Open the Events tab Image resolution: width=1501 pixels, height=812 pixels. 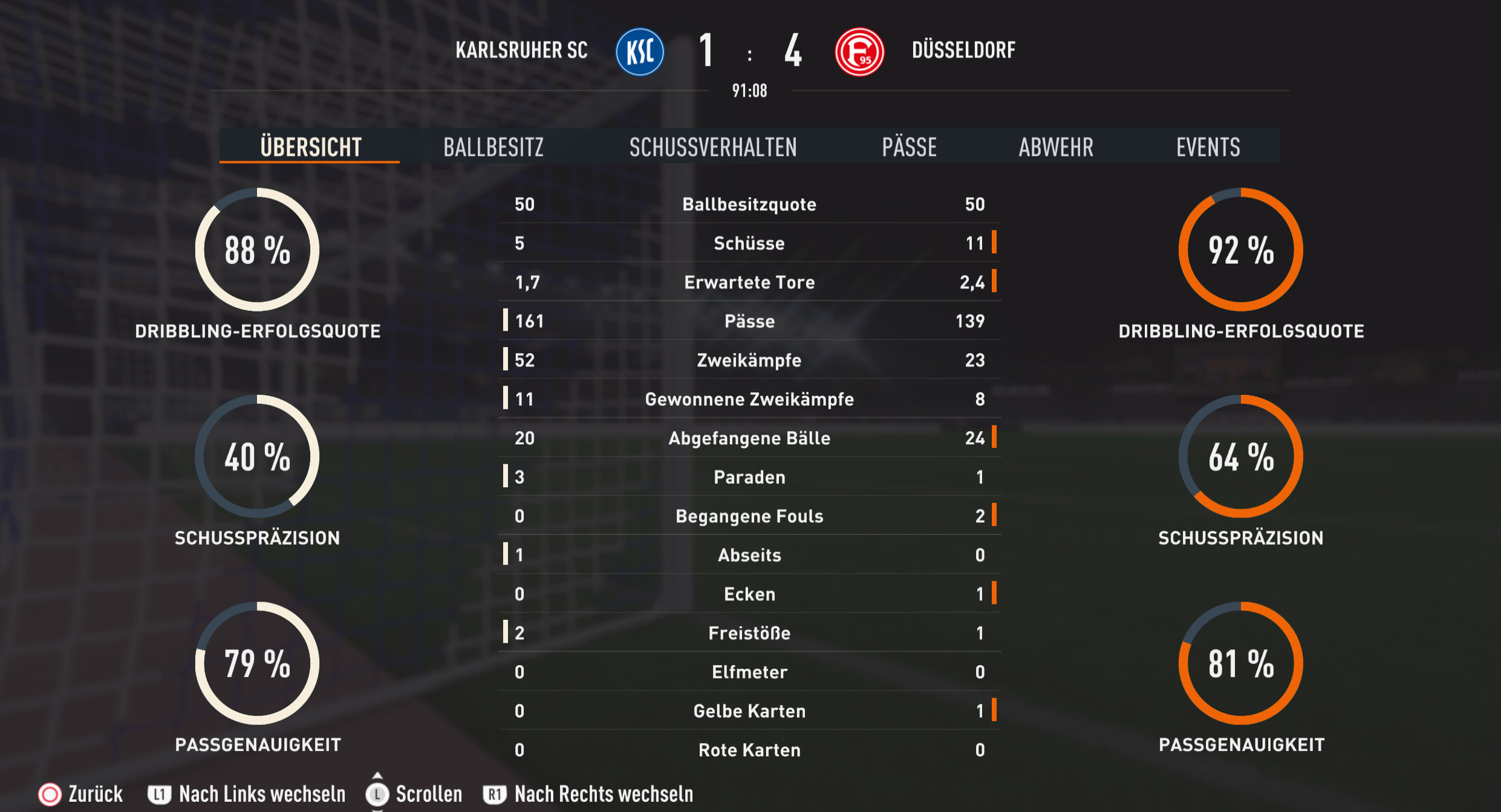pos(1208,147)
